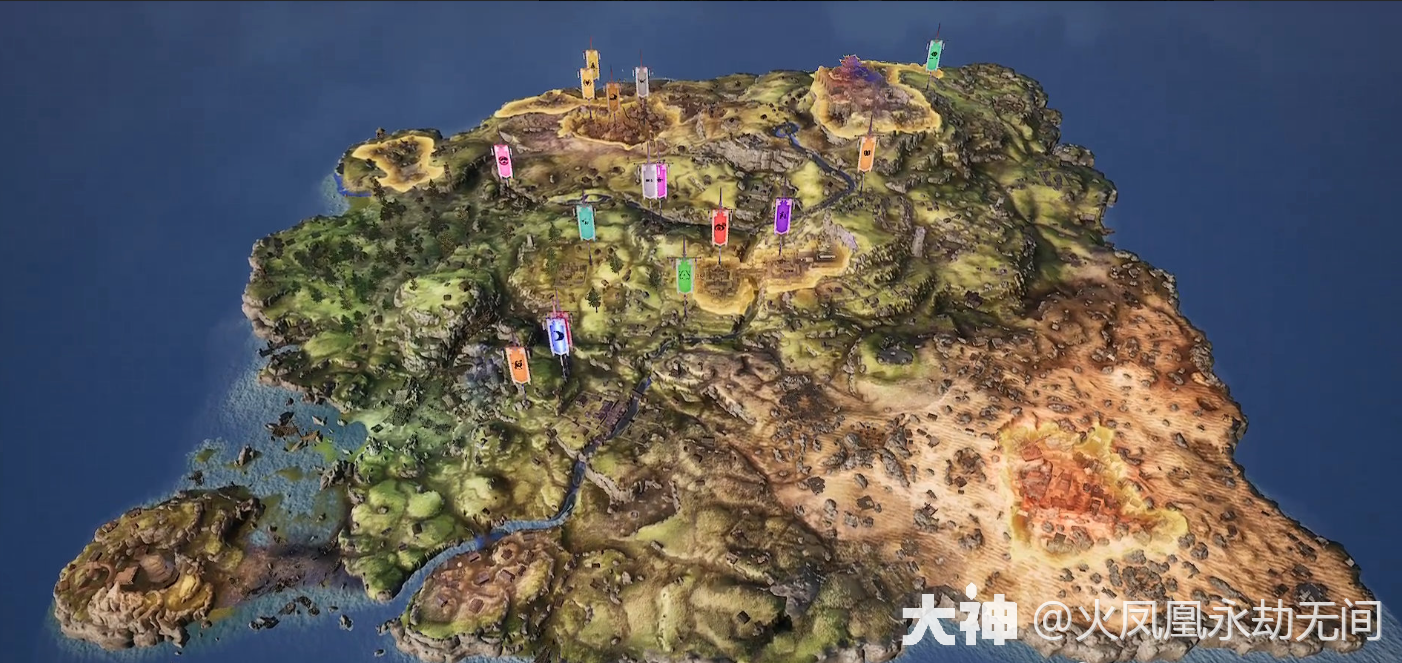The height and width of the screenshot is (663, 1402).
Task: Select the bright green banner at map center
Action: (685, 275)
